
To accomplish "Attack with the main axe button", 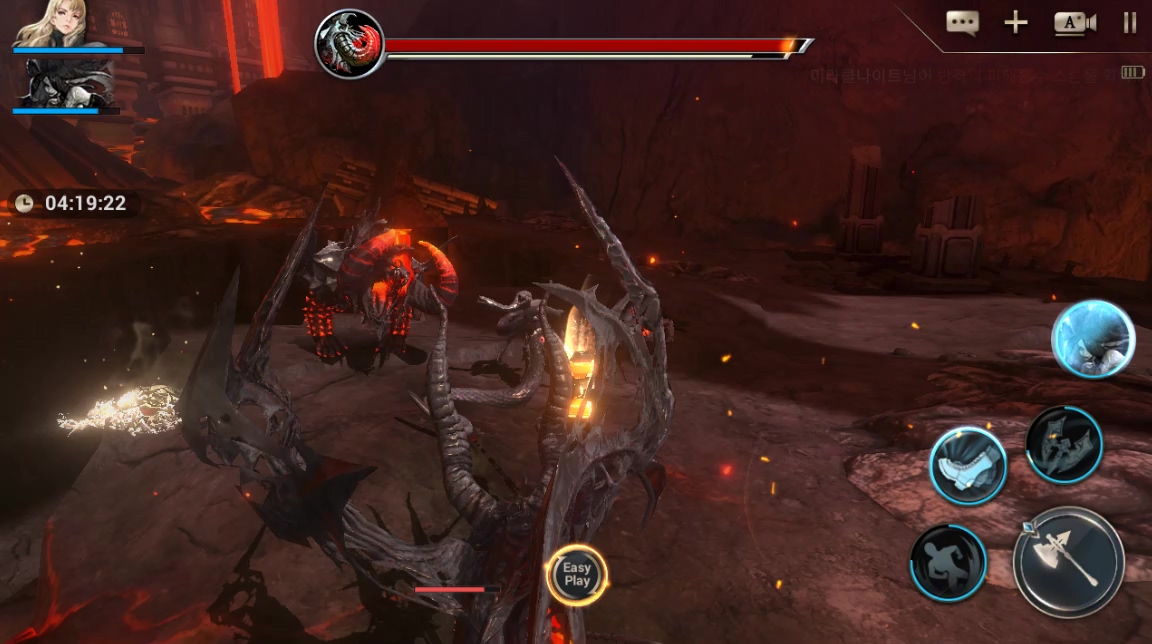I will 1068,561.
